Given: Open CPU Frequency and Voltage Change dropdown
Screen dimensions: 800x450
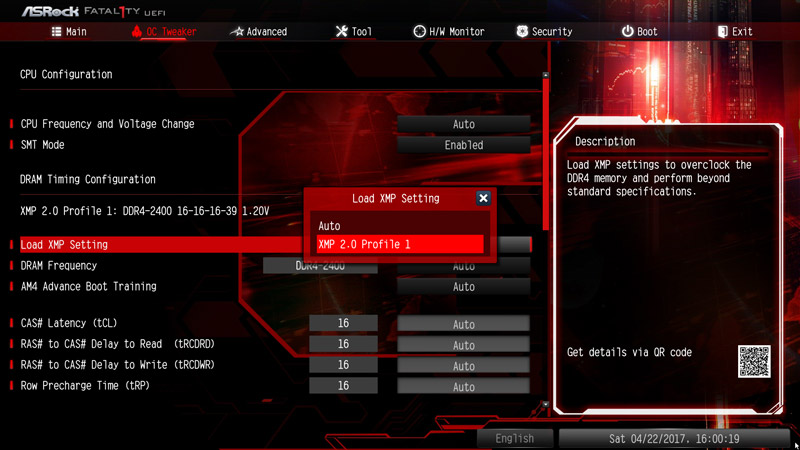Looking at the screenshot, I should click(x=463, y=124).
